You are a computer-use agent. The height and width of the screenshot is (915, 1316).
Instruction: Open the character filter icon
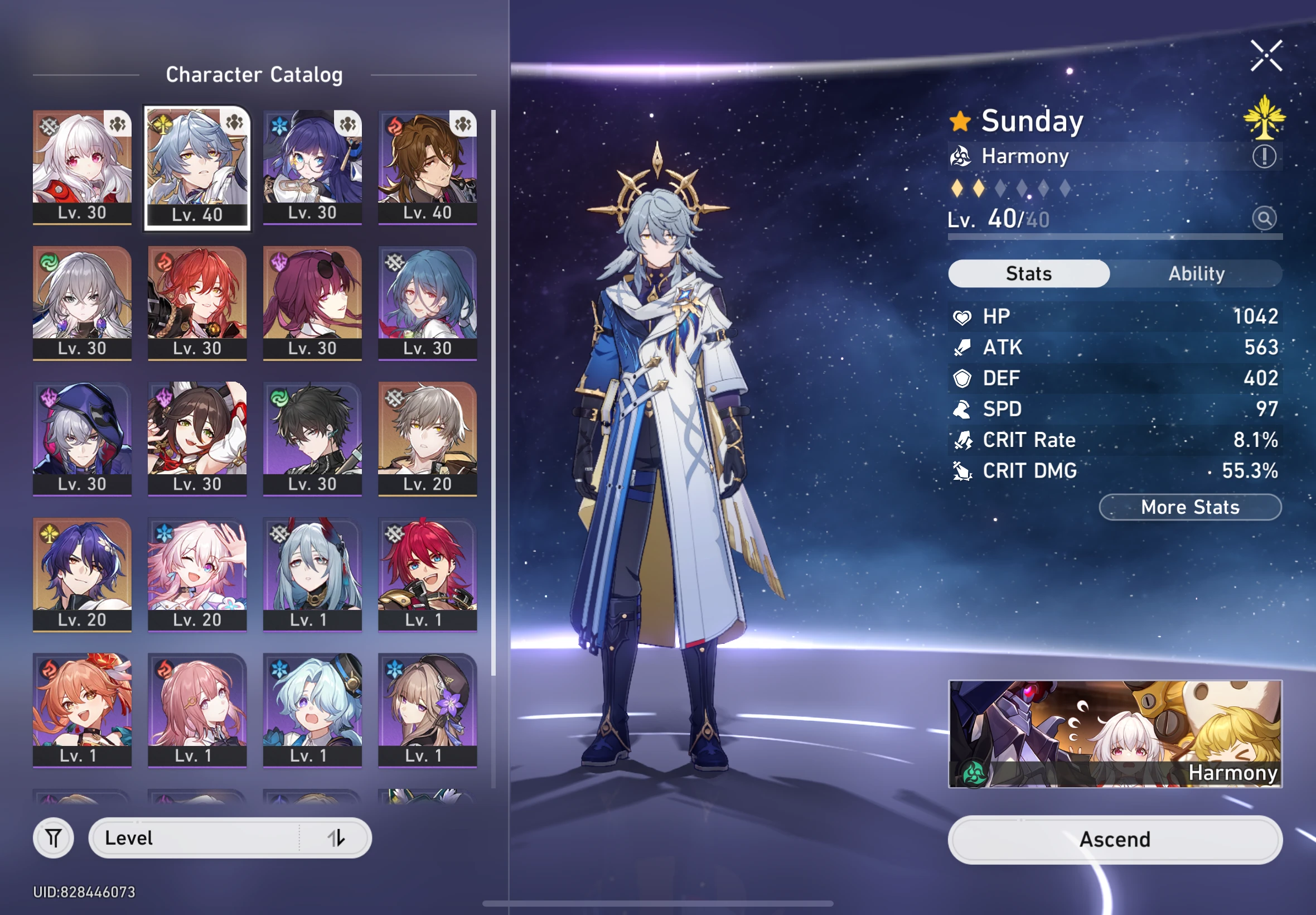(54, 838)
